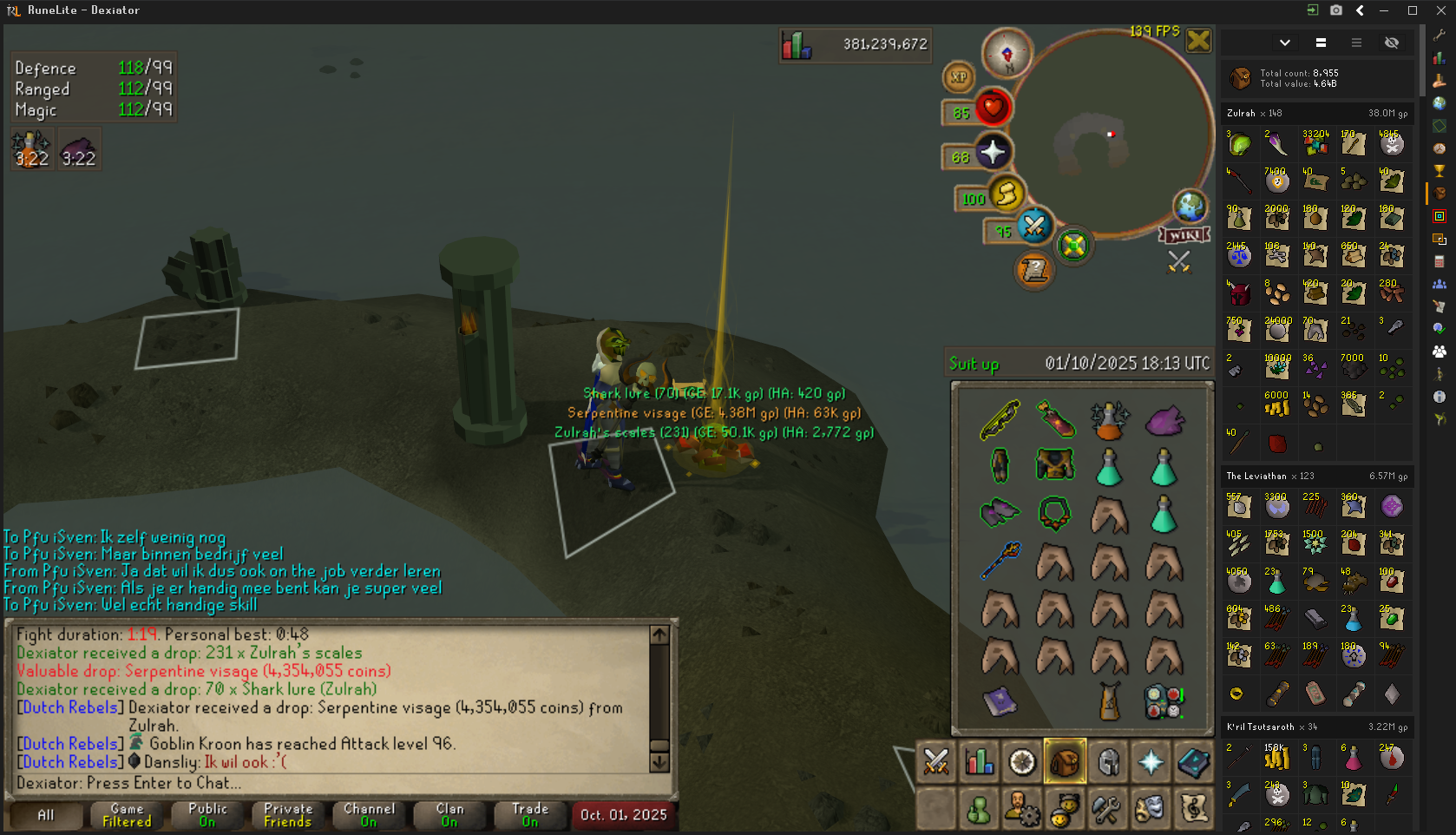Screen dimensions: 1456x835
Task: Open the Skills tab
Action: point(980,762)
